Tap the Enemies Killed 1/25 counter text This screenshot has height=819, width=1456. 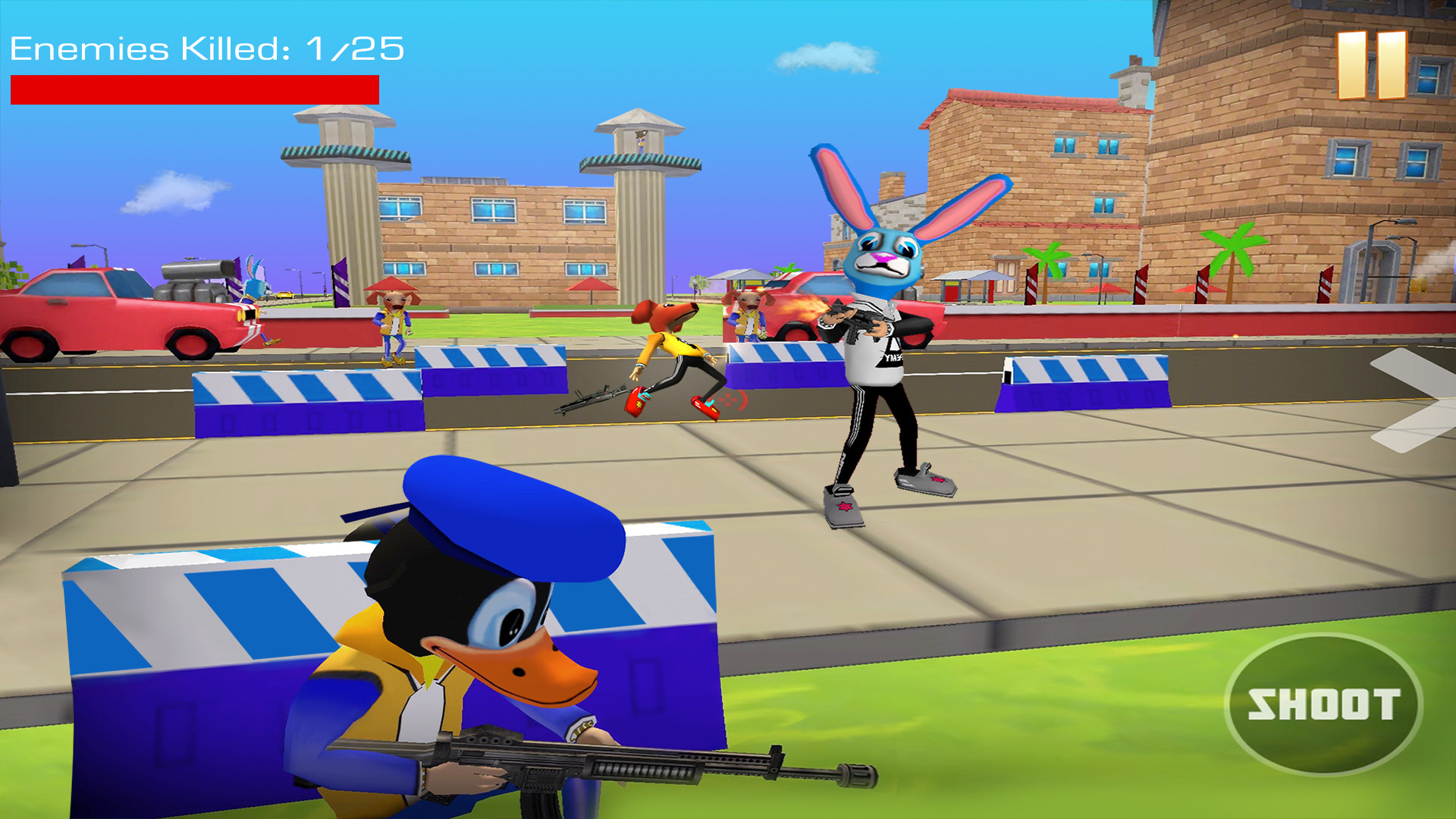point(205,48)
